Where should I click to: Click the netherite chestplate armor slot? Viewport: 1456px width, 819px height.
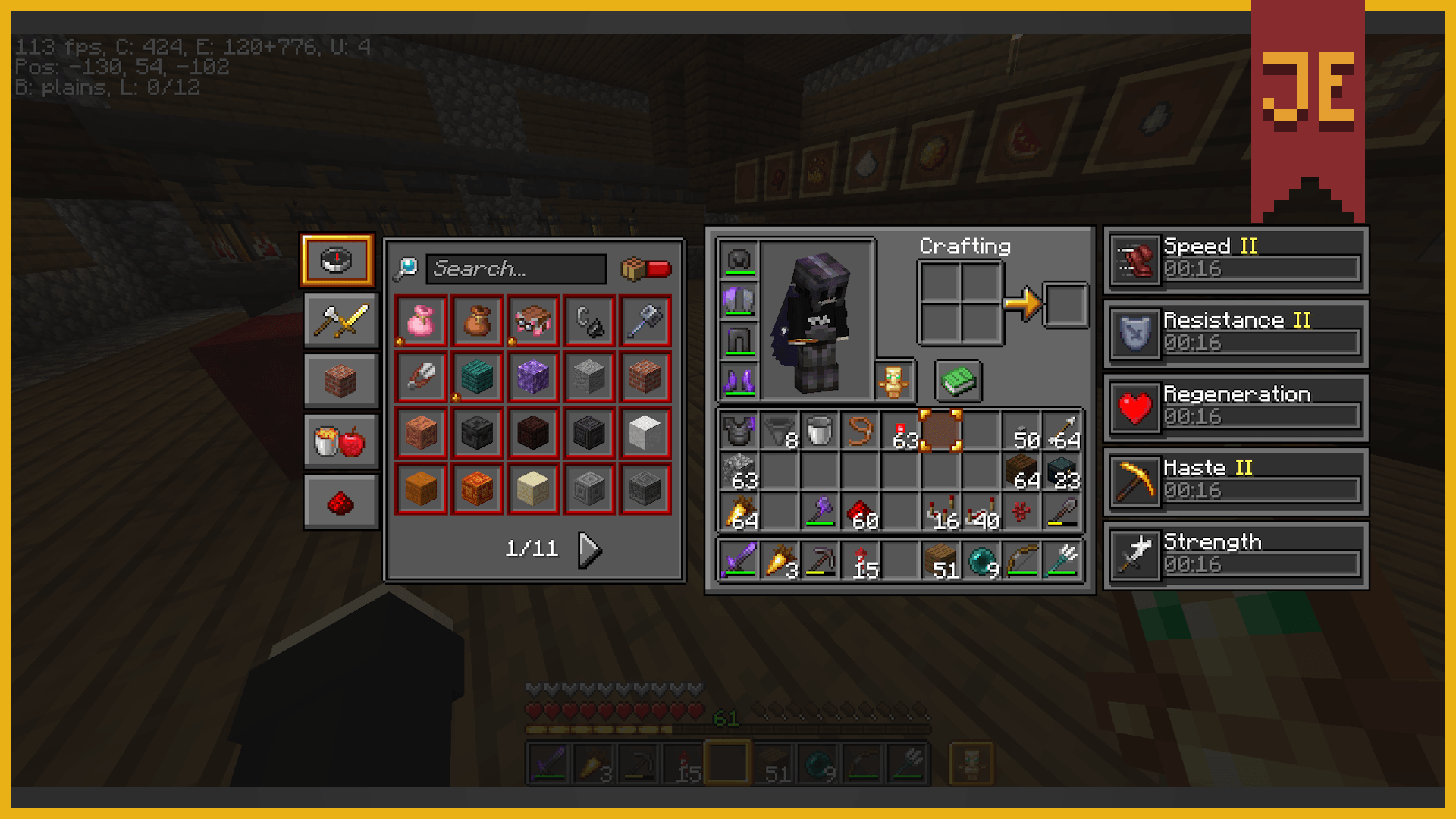click(738, 300)
